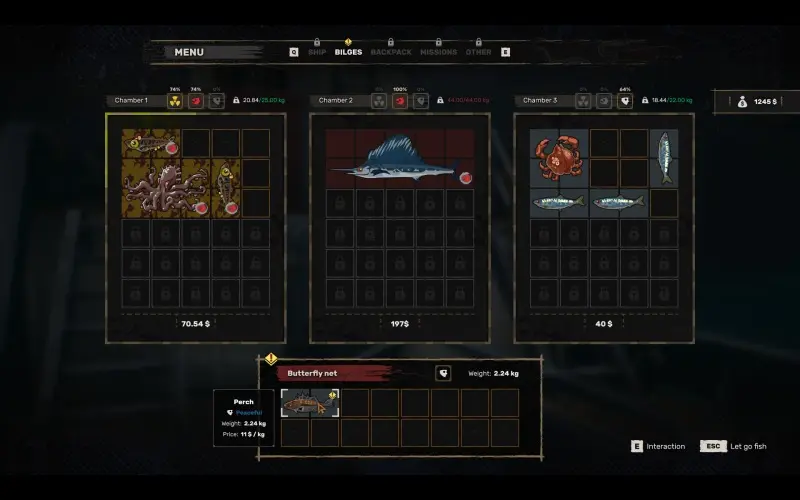The width and height of the screenshot is (800, 500).
Task: Toggle Chamber 1 radioactive filter icon
Action: [174, 100]
